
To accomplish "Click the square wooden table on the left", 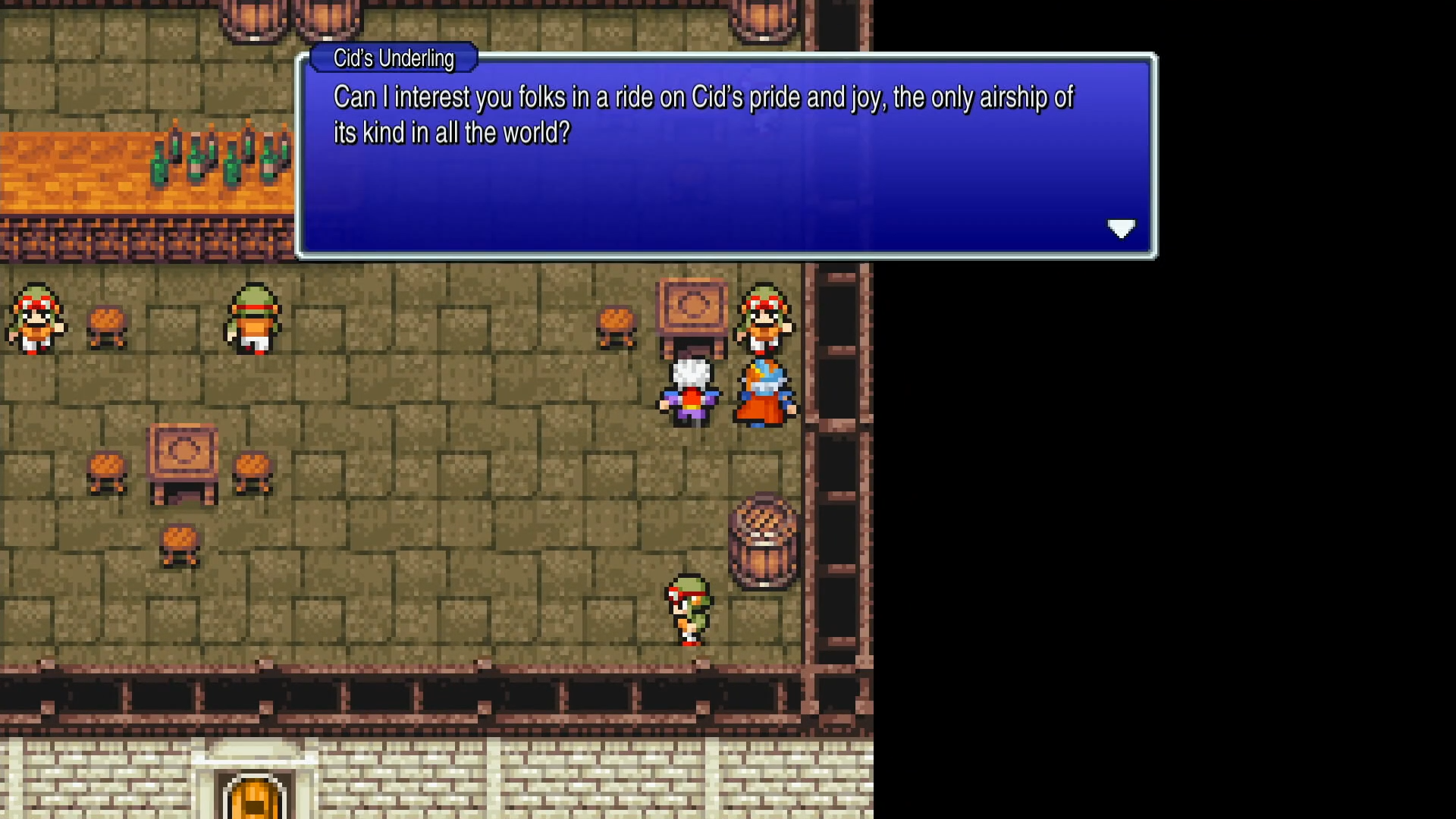I will pos(180,463).
